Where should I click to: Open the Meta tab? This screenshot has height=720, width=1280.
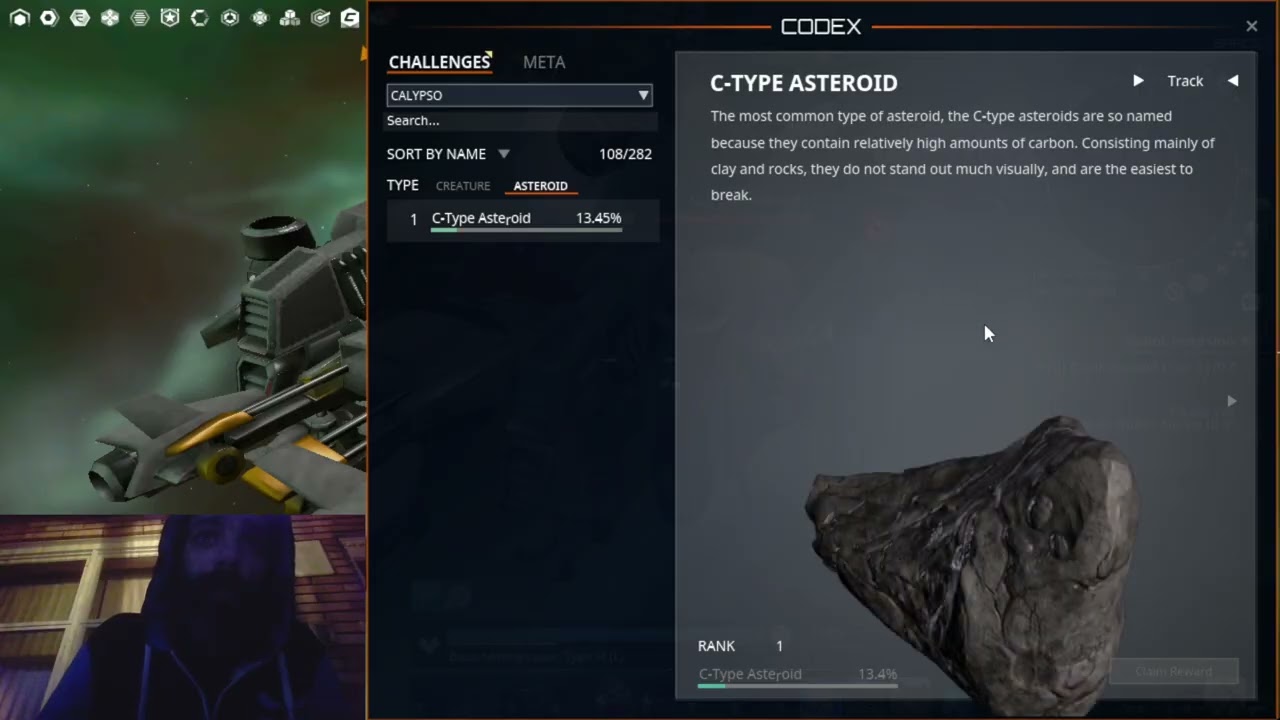pos(544,62)
